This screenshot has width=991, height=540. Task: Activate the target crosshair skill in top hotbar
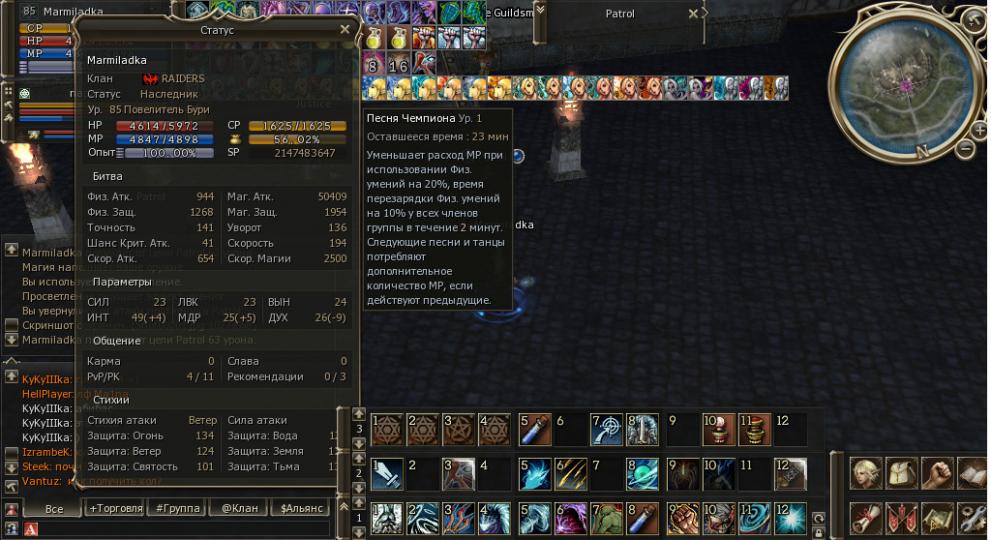[x=607, y=429]
